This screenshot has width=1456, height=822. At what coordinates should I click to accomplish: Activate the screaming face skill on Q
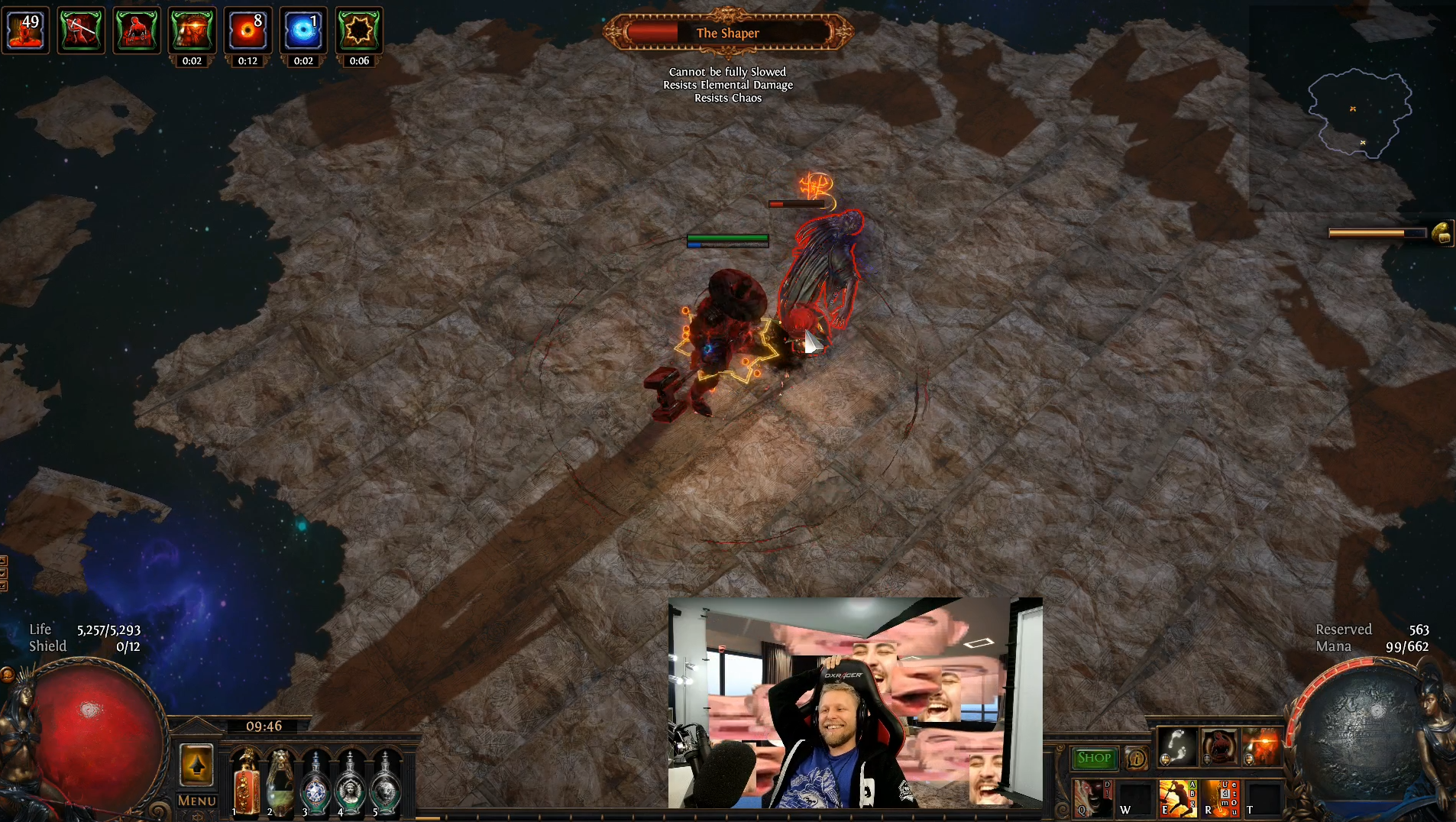click(1092, 797)
